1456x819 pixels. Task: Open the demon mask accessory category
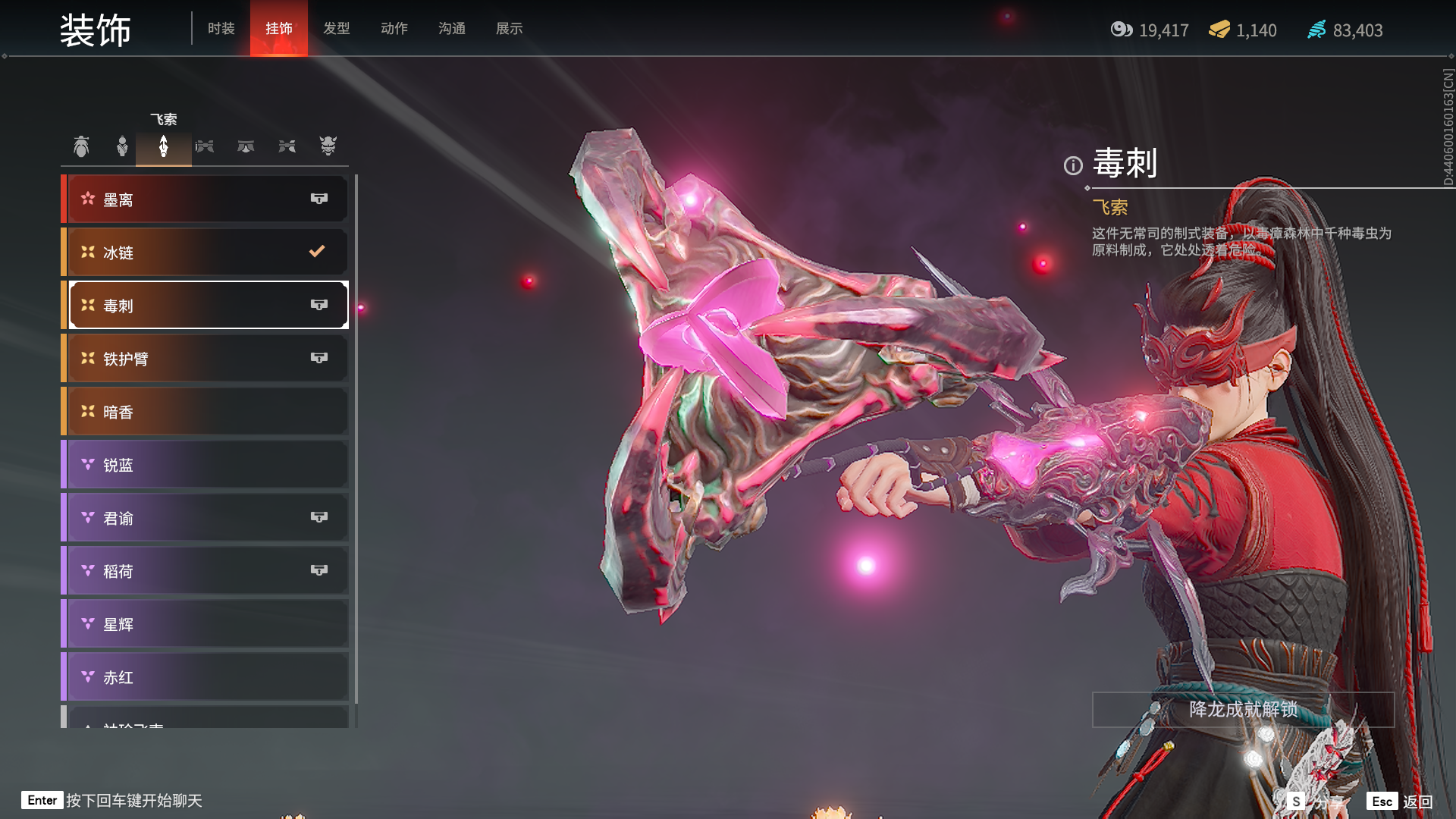point(328,146)
